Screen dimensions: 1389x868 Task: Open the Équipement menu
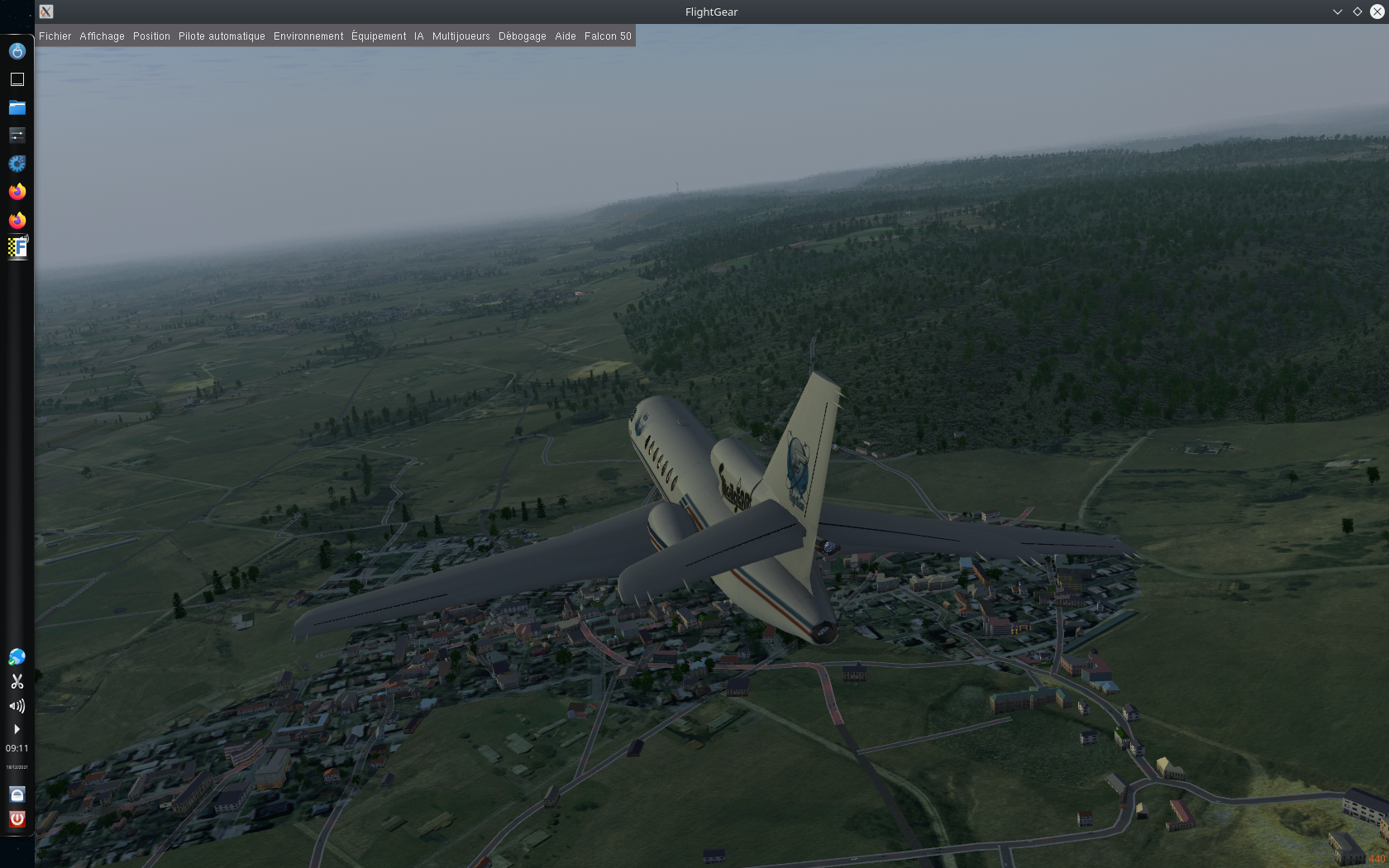pyautogui.click(x=379, y=36)
